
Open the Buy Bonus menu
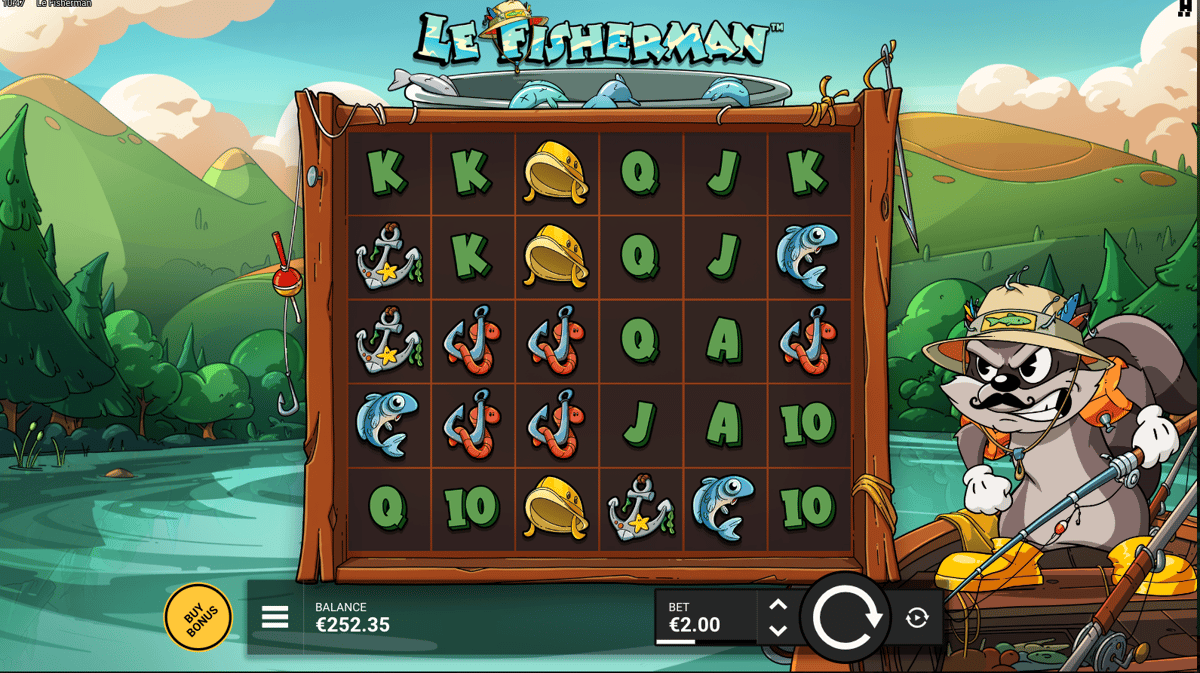click(198, 618)
